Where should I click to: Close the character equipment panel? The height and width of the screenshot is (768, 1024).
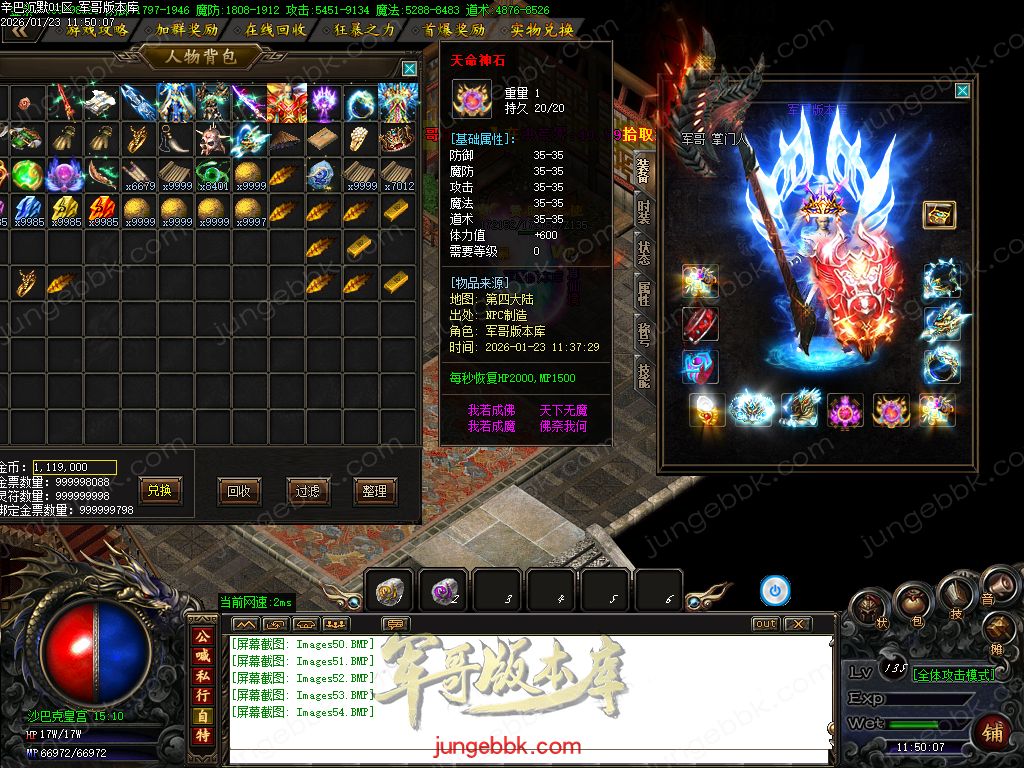click(962, 91)
